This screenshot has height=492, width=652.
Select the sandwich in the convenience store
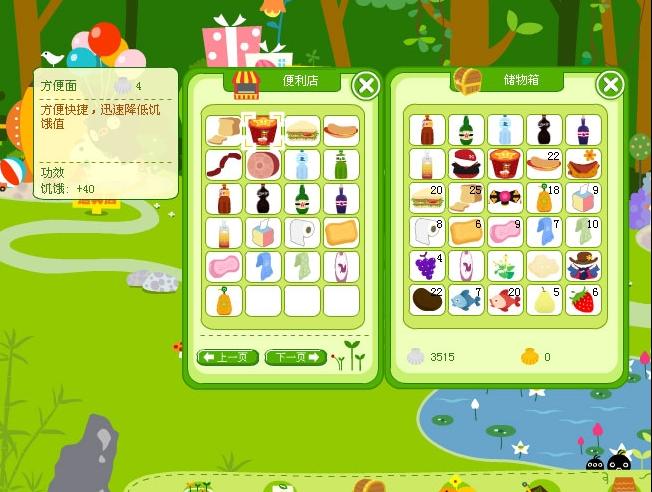[x=302, y=131]
